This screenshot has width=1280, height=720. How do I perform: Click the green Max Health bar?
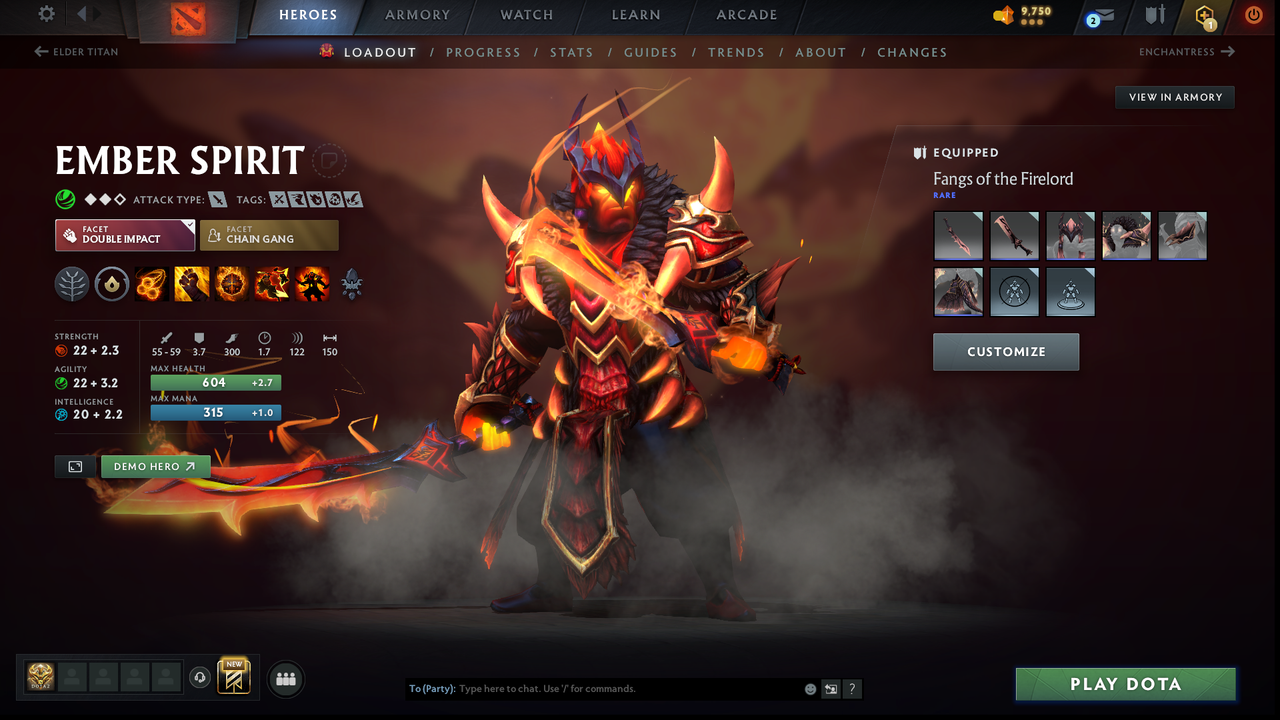point(215,382)
